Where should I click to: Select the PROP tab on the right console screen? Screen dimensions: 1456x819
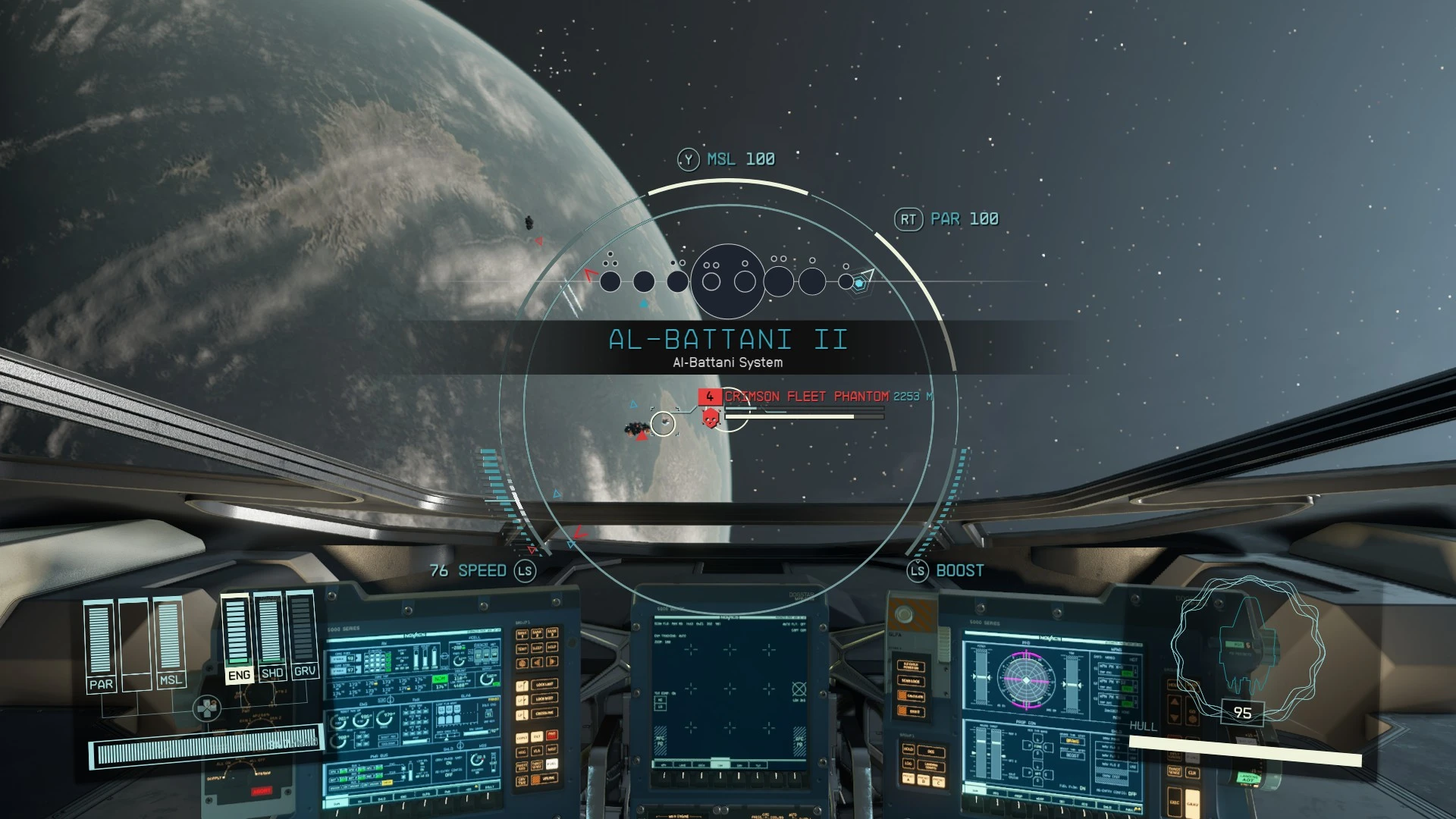(1018, 796)
